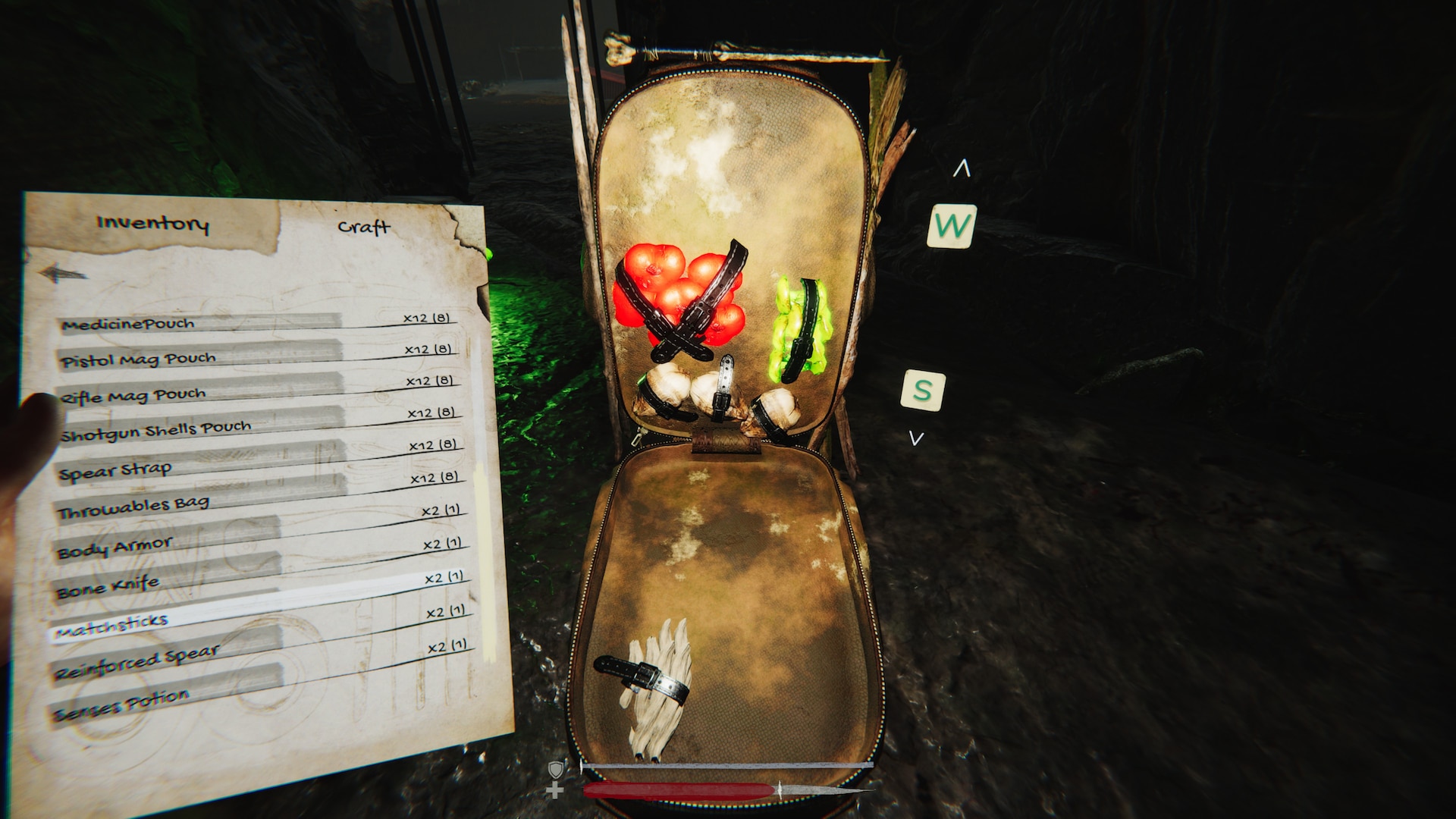The image size is (1456, 819).
Task: Choose Pistol Mag Pouch from the list
Action: (x=139, y=359)
